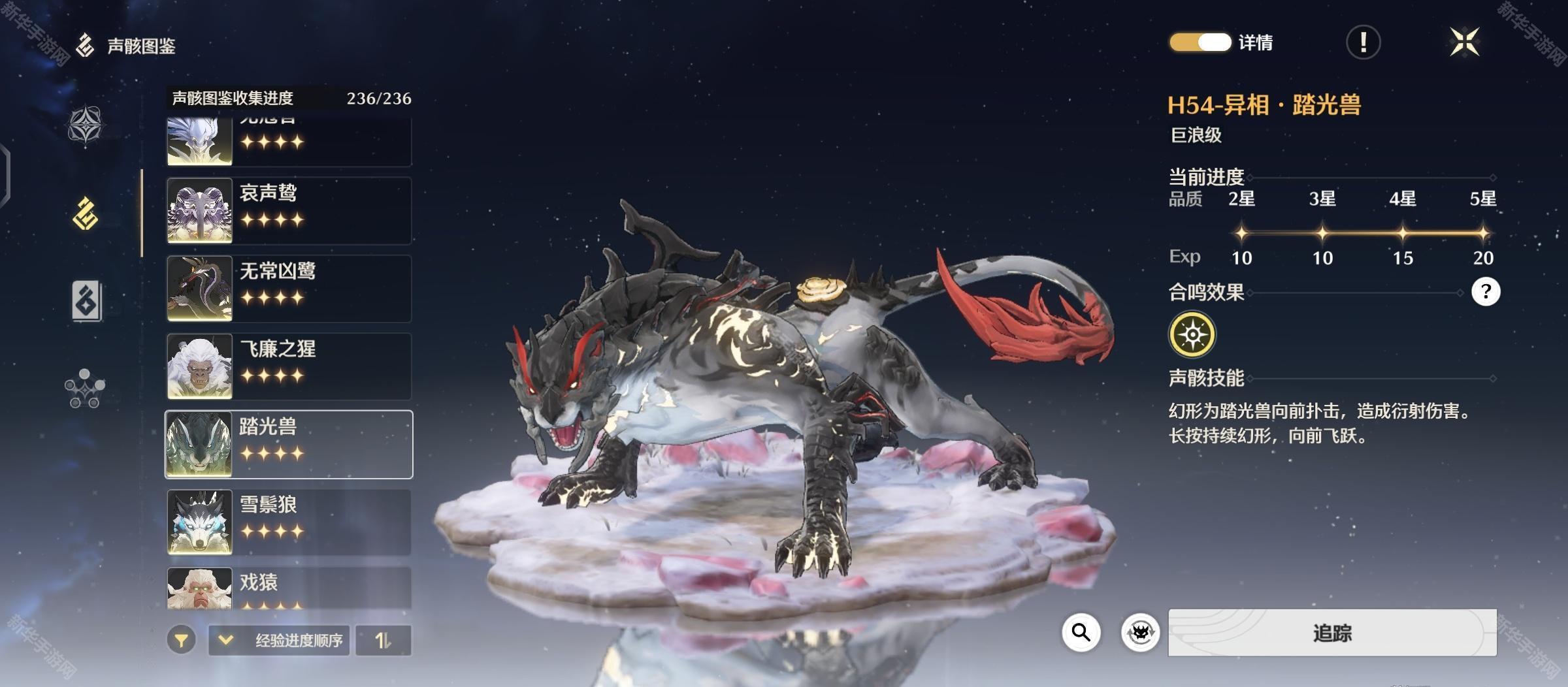Select the 踏光兽 list entry

(x=289, y=444)
